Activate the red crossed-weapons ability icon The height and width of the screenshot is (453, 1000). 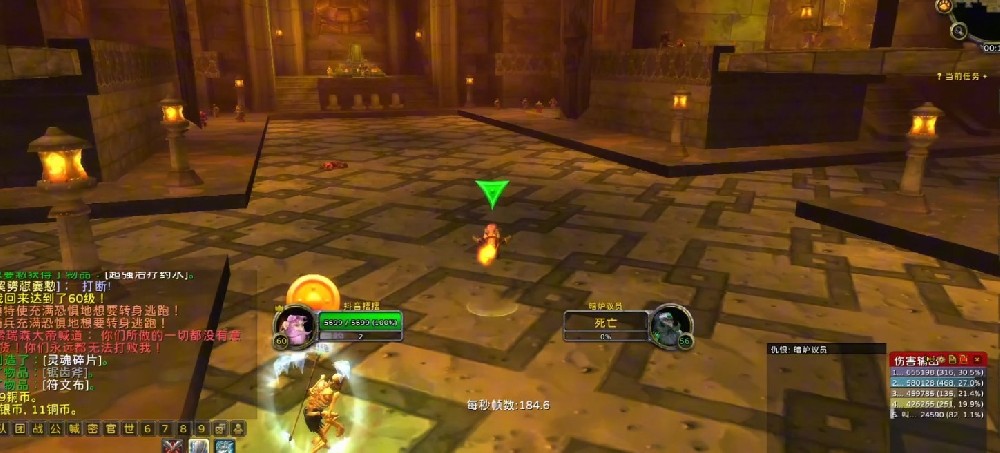tap(173, 446)
